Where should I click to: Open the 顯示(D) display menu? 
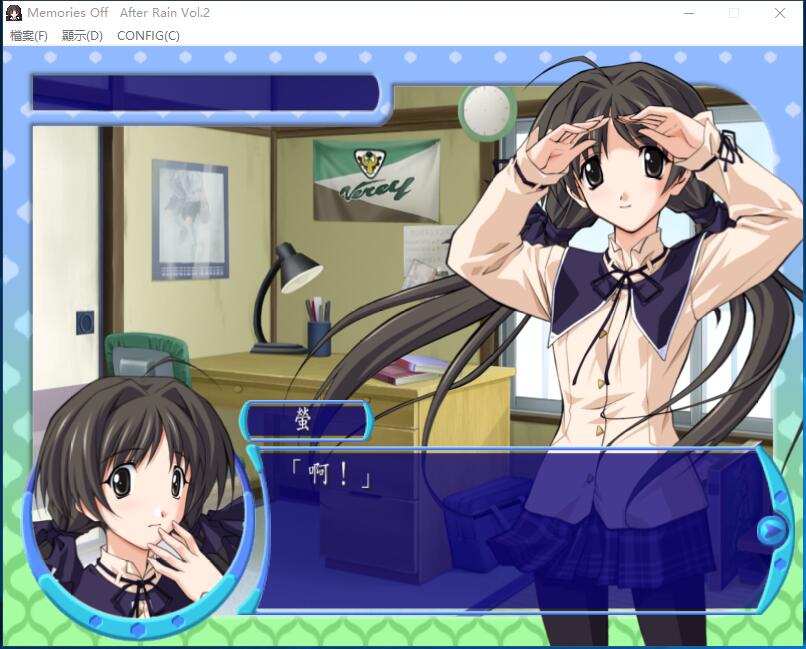tap(82, 36)
